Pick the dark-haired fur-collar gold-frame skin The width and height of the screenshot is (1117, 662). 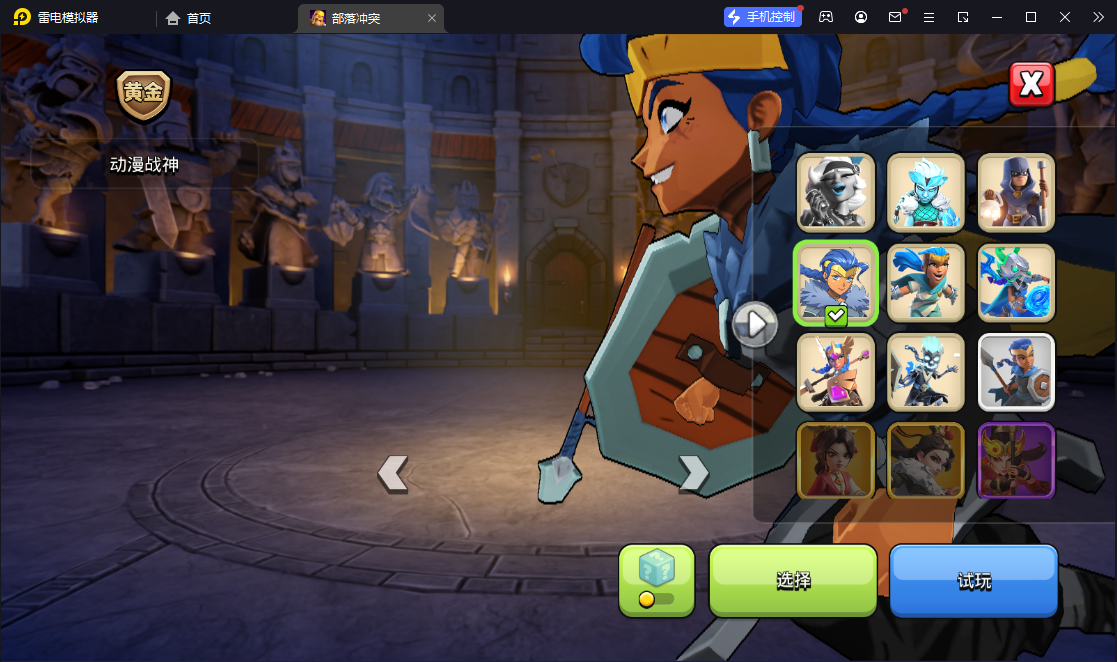[926, 460]
